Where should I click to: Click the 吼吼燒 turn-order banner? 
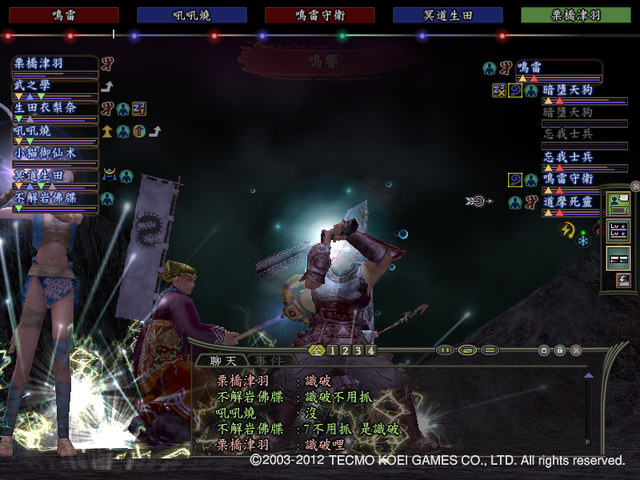[x=191, y=15]
